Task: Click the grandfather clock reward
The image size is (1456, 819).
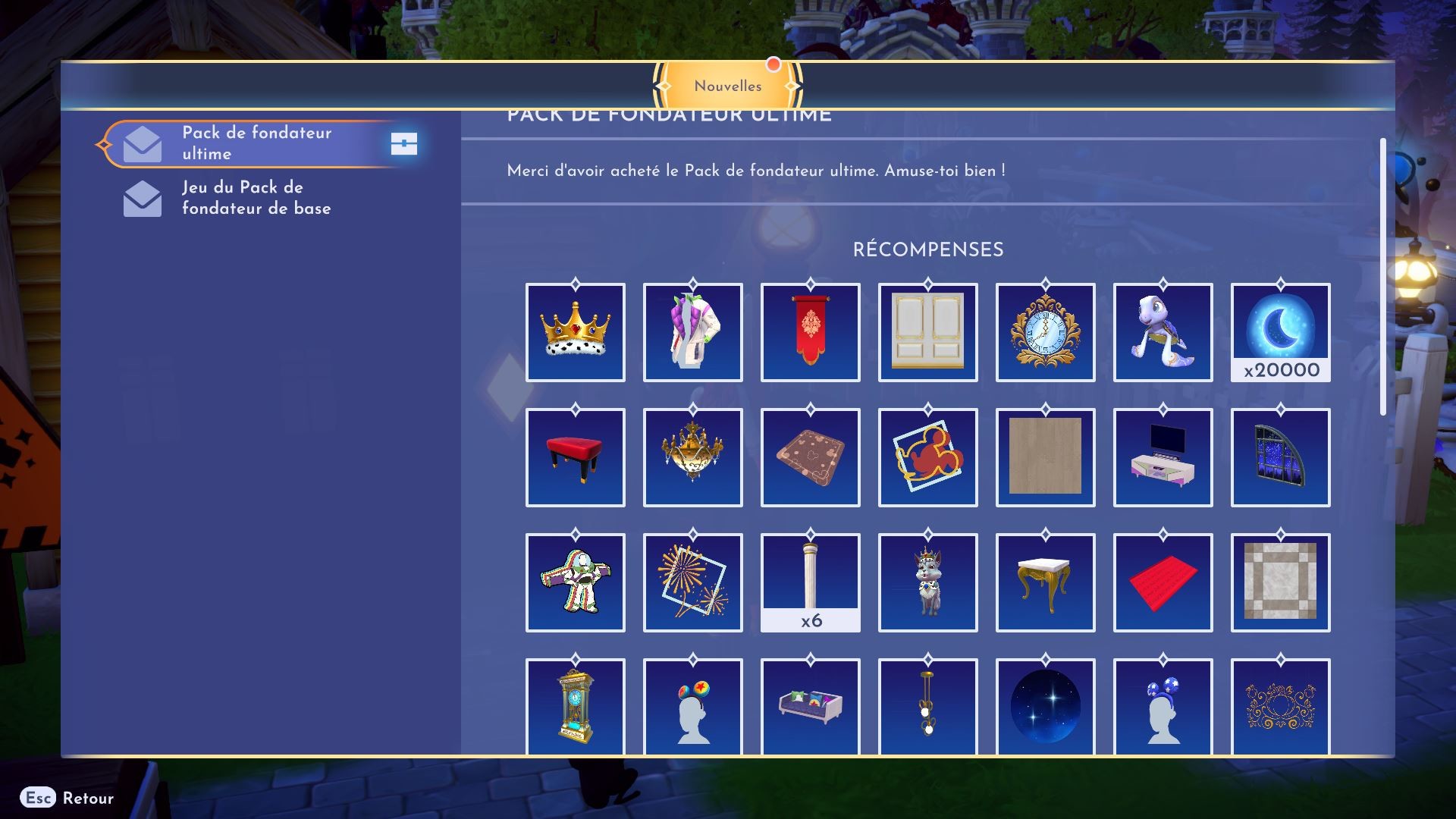Action: pyautogui.click(x=575, y=707)
